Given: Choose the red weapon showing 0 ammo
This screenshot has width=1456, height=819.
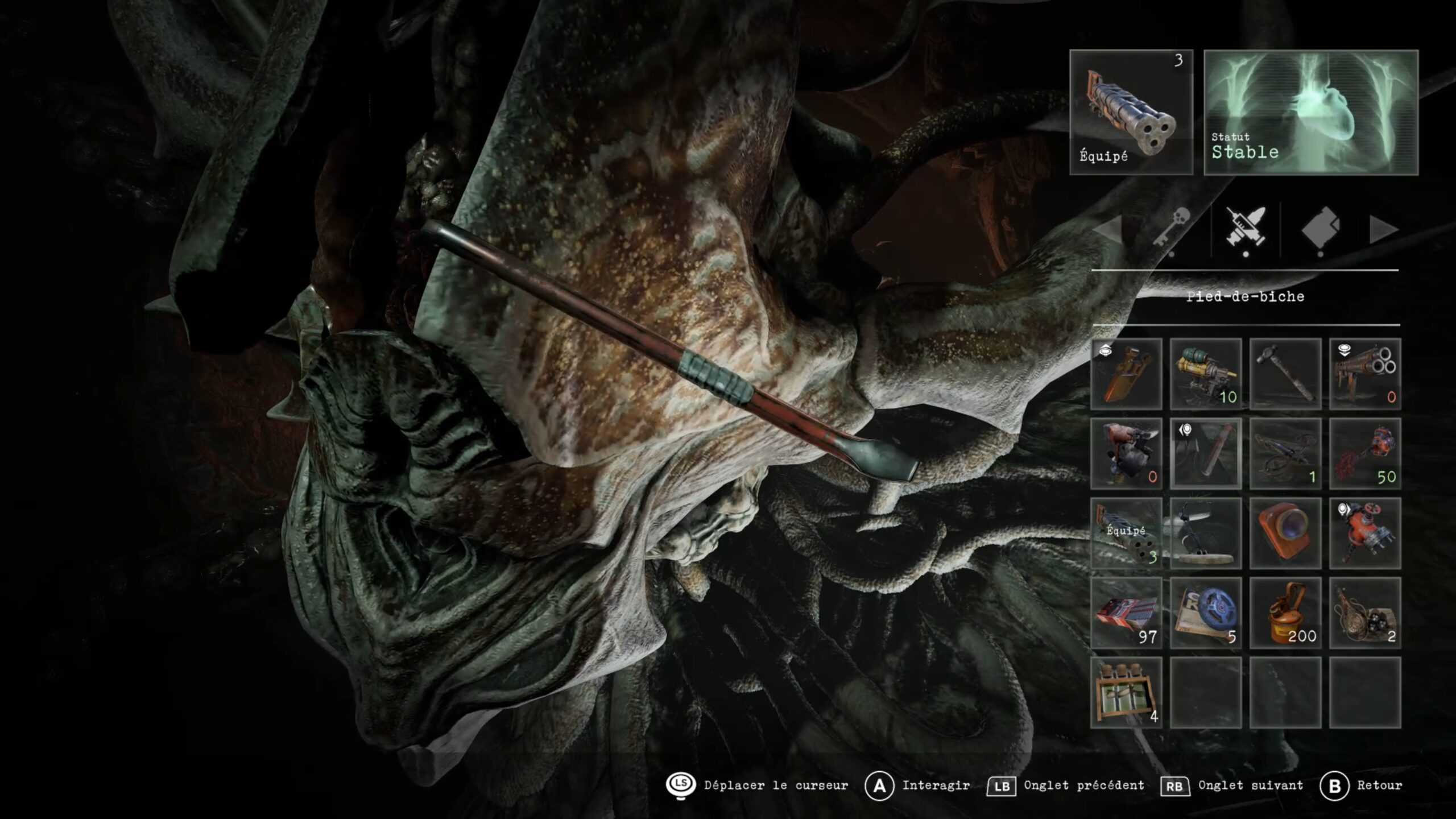Looking at the screenshot, I should (x=1126, y=454).
